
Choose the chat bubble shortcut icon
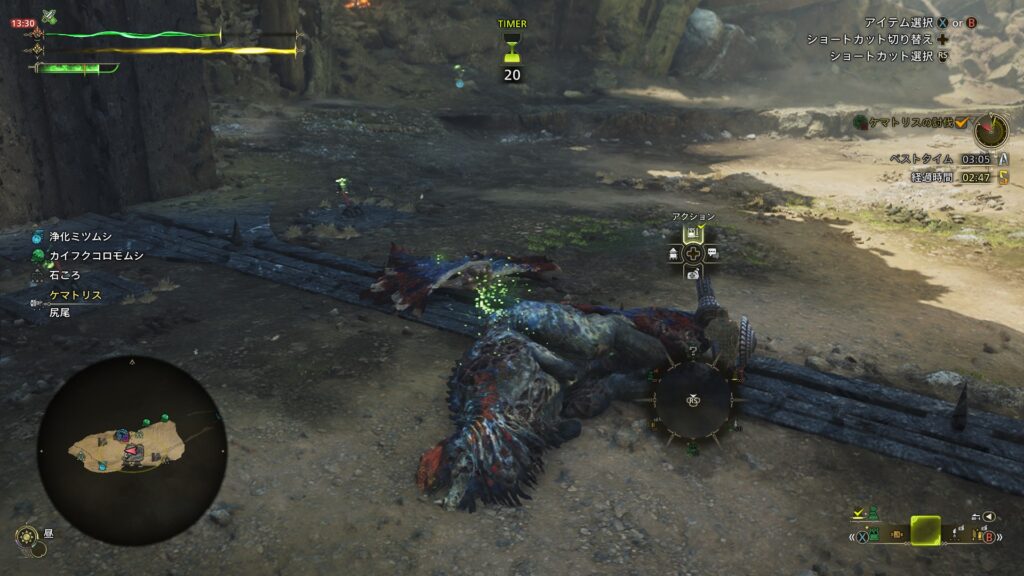(712, 253)
